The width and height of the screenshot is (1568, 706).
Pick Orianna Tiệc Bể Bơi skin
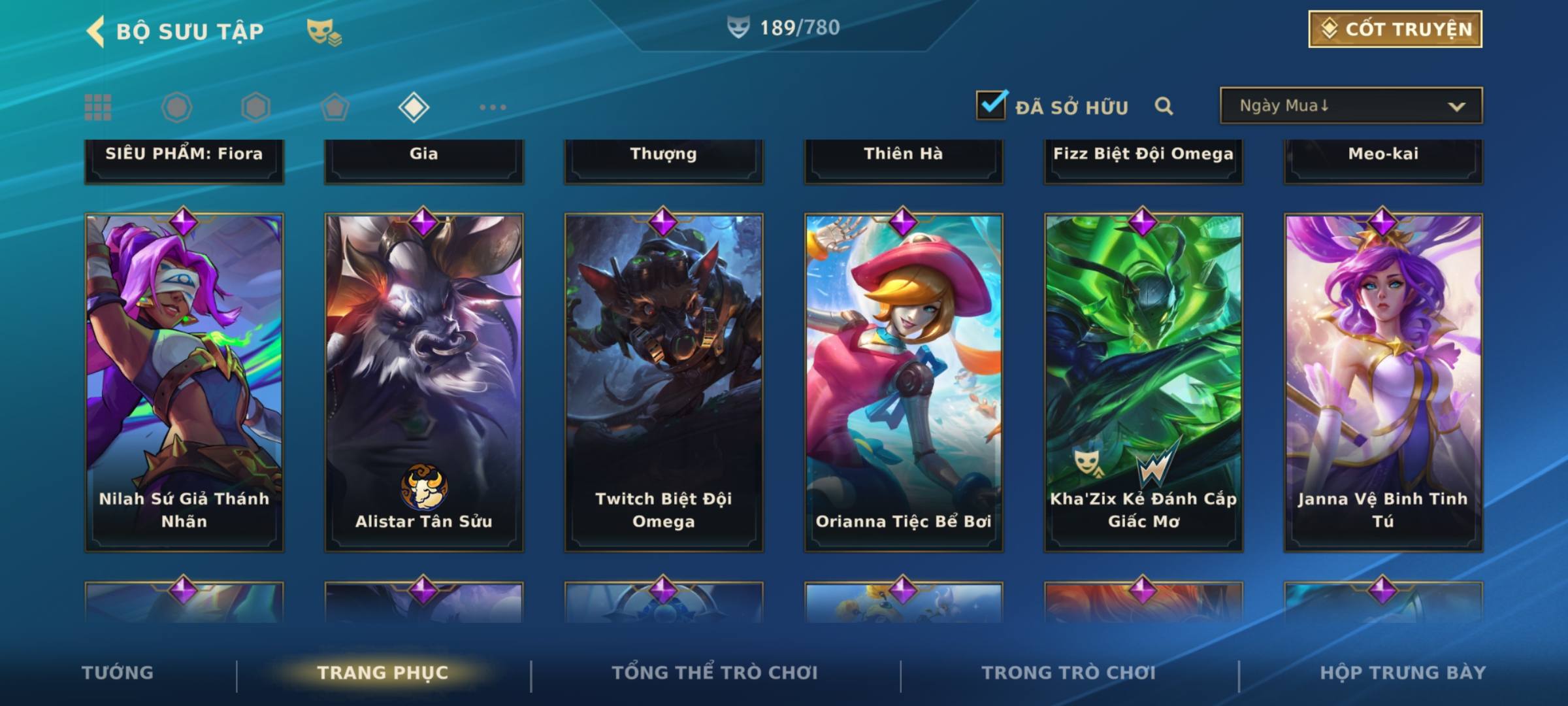click(x=904, y=382)
